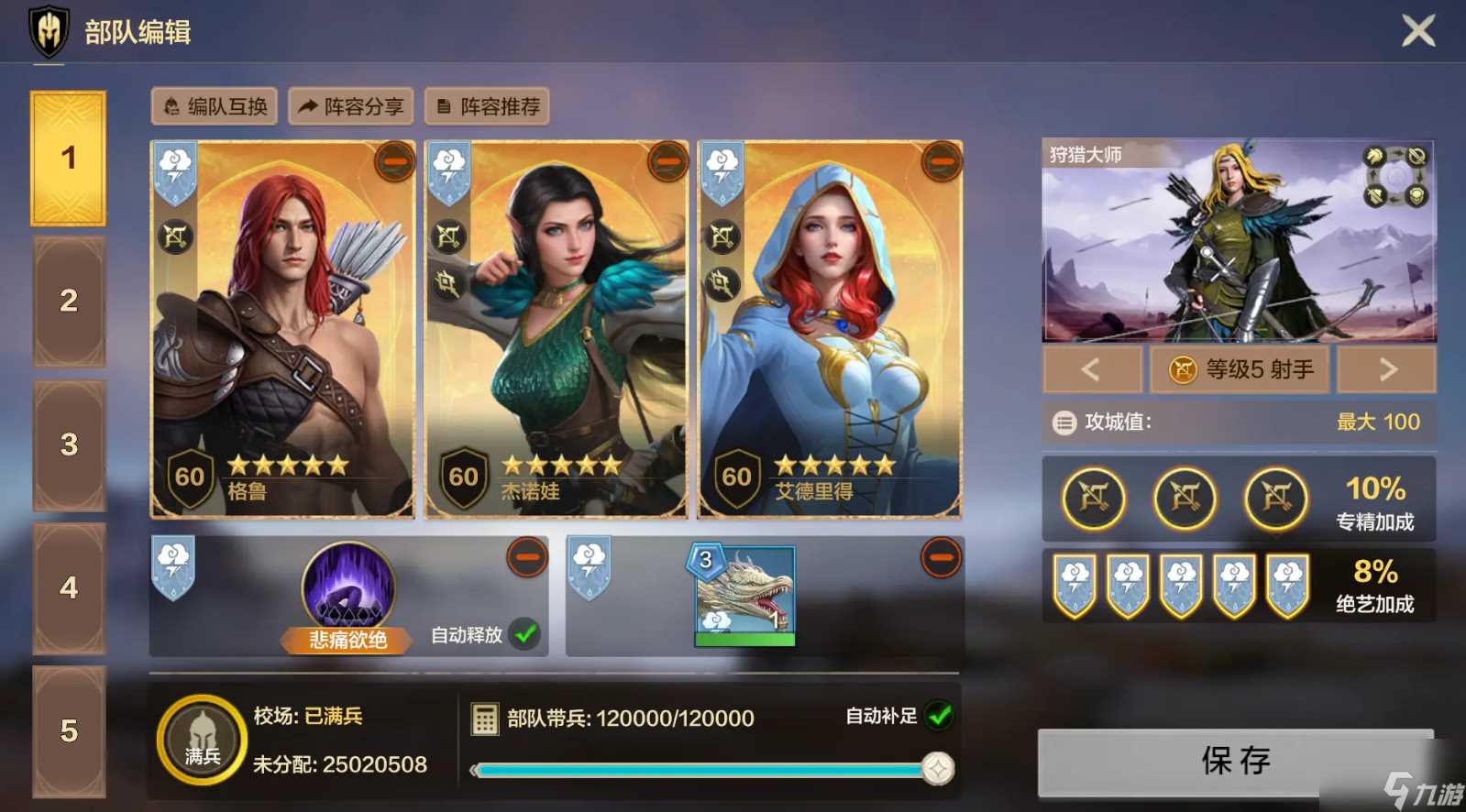
Task: Switch to troop slot 2 tab
Action: pyautogui.click(x=69, y=301)
